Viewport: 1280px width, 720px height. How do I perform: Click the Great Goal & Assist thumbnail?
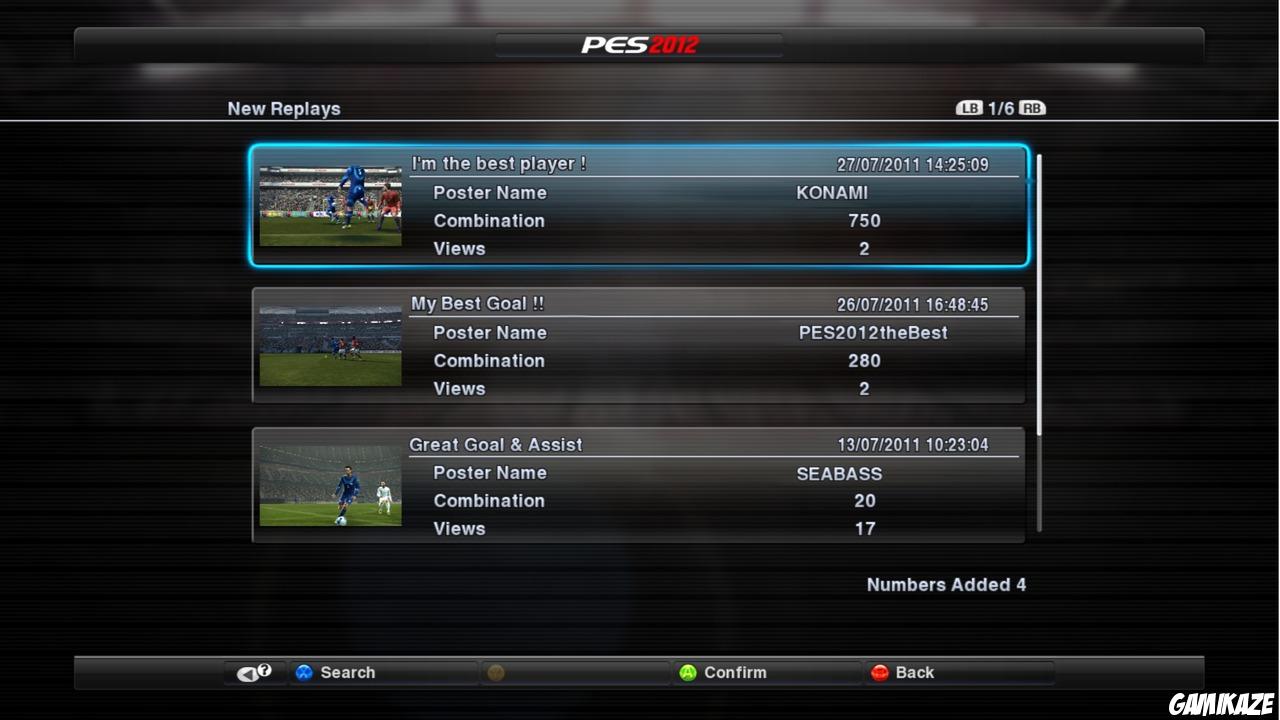tap(331, 485)
